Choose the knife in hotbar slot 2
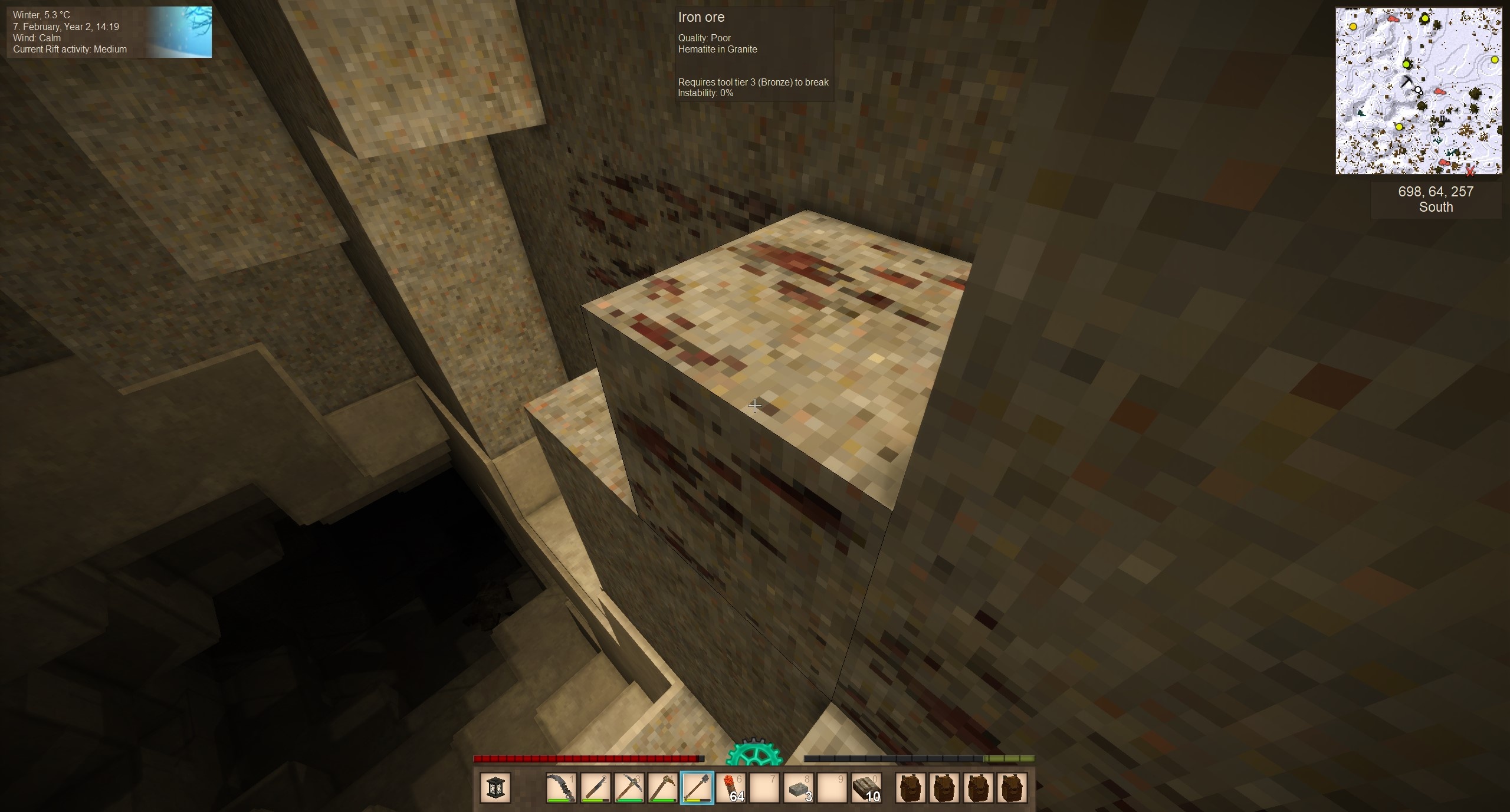1510x812 pixels. (595, 788)
